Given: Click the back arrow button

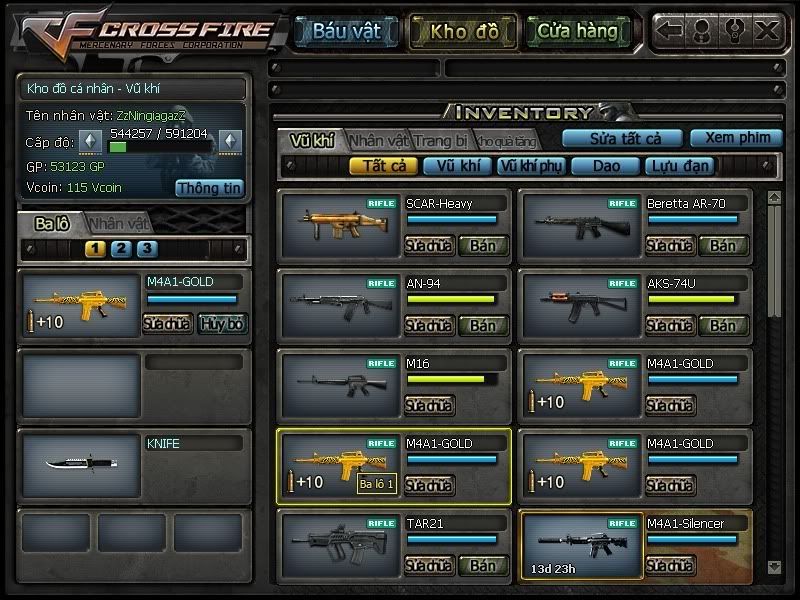Looking at the screenshot, I should tap(670, 30).
